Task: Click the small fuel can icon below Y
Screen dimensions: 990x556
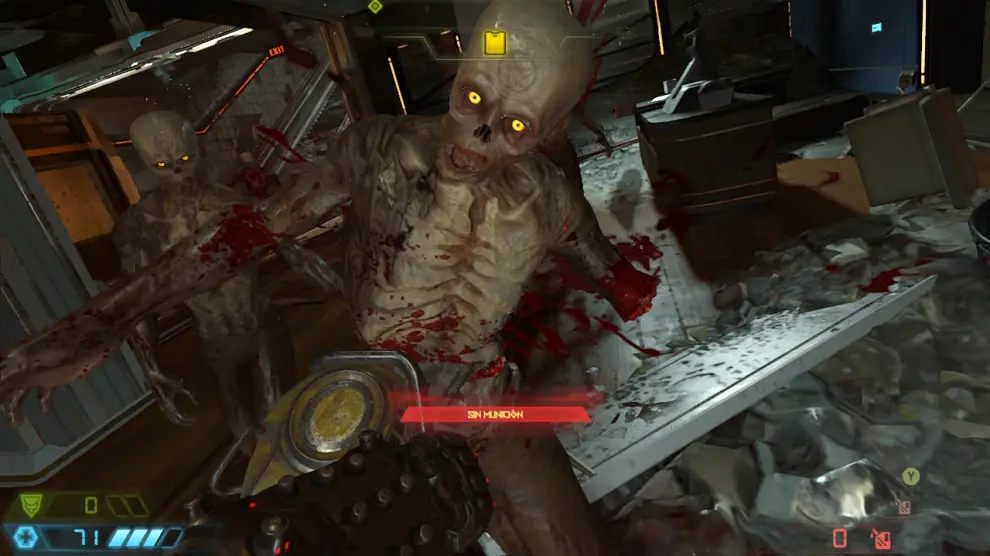Action: [904, 506]
